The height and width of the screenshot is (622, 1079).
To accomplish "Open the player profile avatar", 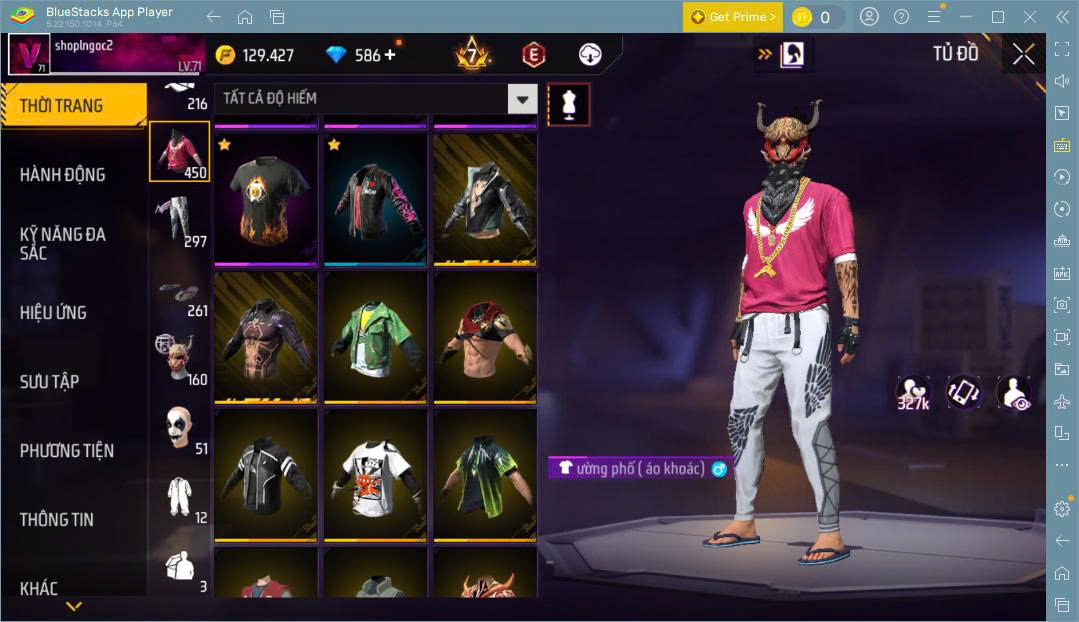I will pyautogui.click(x=29, y=54).
